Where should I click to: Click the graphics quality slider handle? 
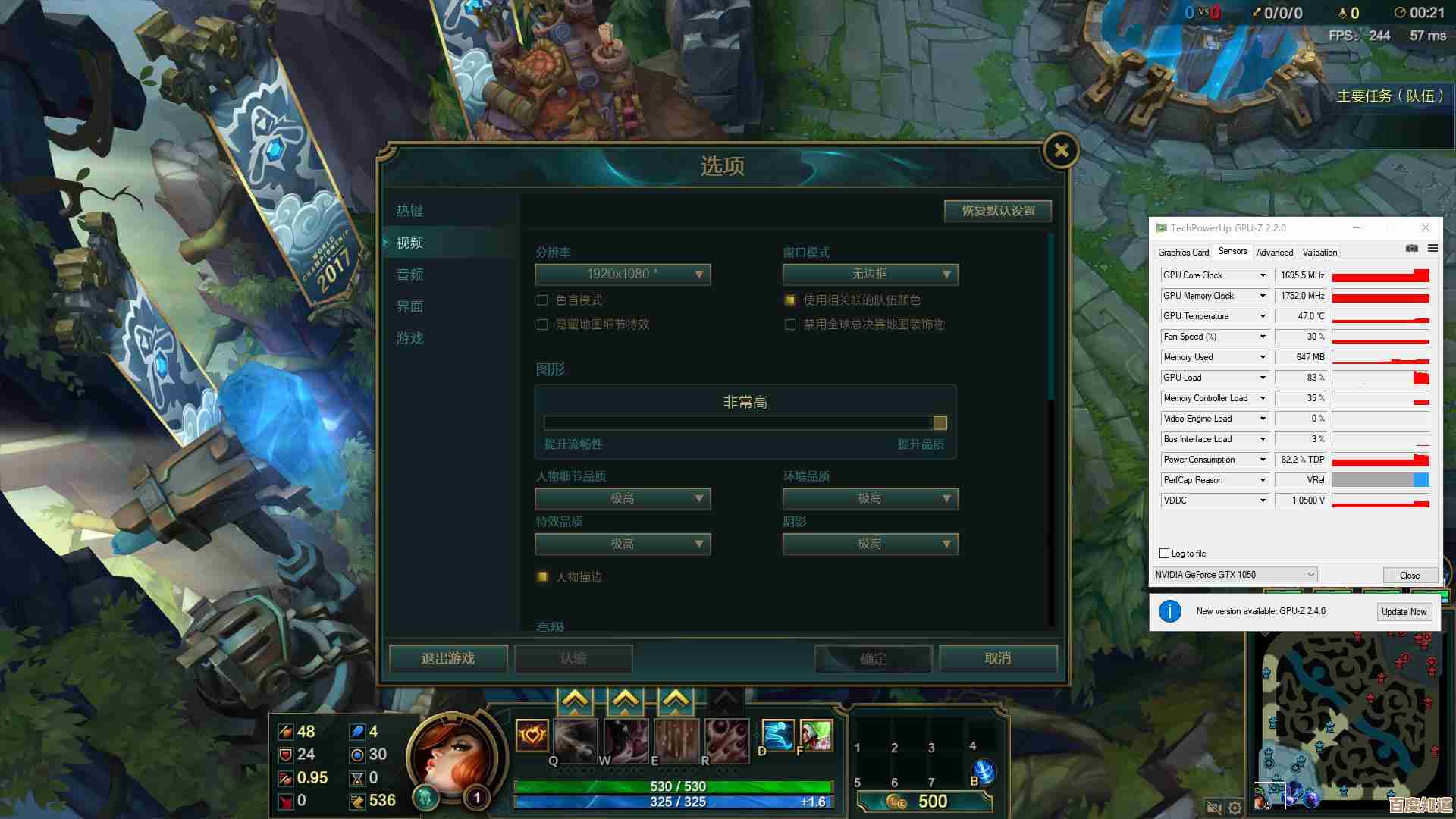tap(939, 422)
